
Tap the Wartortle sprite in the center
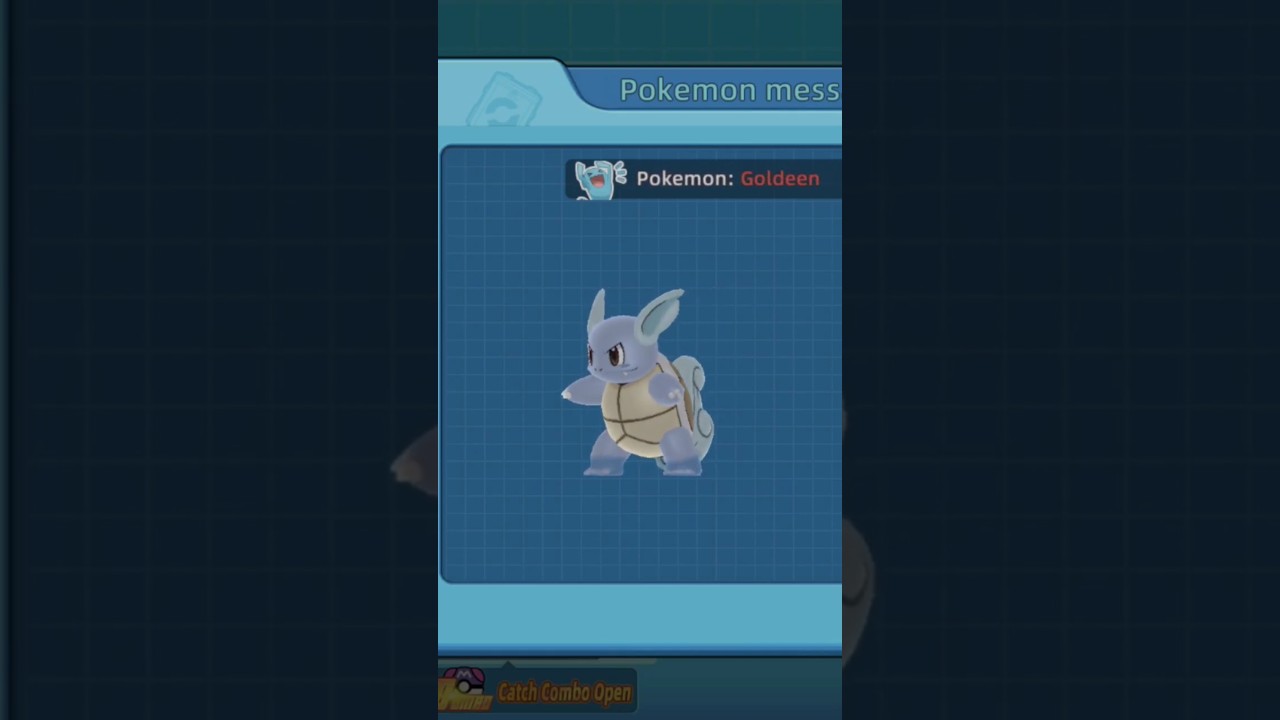click(637, 380)
